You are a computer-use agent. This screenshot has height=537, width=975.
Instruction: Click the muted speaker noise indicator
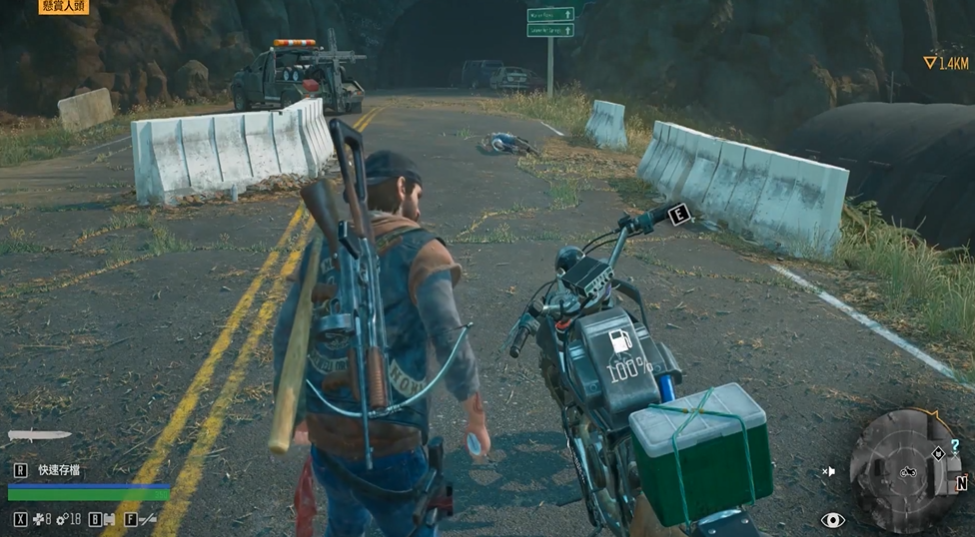tap(828, 470)
